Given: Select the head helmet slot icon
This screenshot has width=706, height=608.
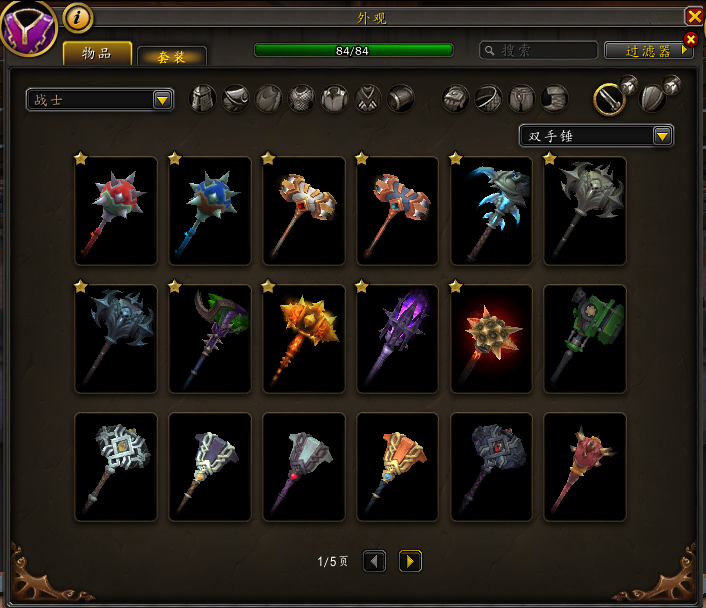Looking at the screenshot, I should pyautogui.click(x=203, y=98).
